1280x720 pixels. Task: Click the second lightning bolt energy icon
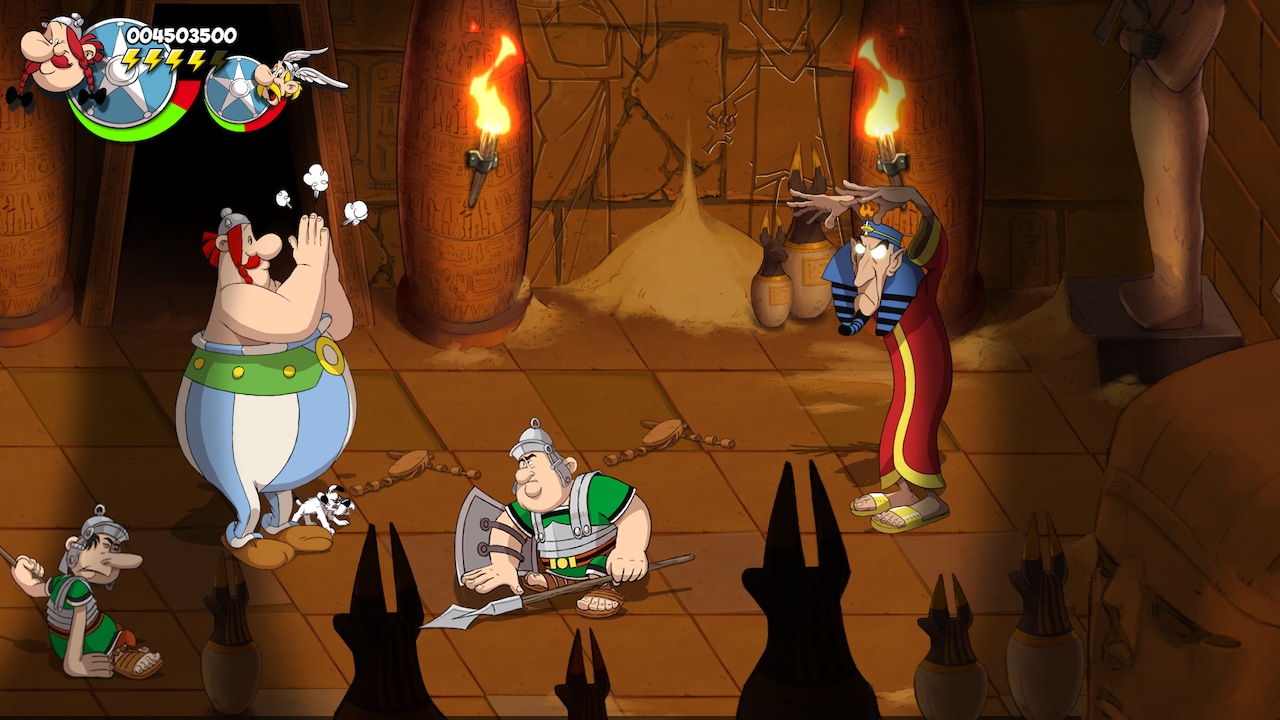pyautogui.click(x=152, y=60)
